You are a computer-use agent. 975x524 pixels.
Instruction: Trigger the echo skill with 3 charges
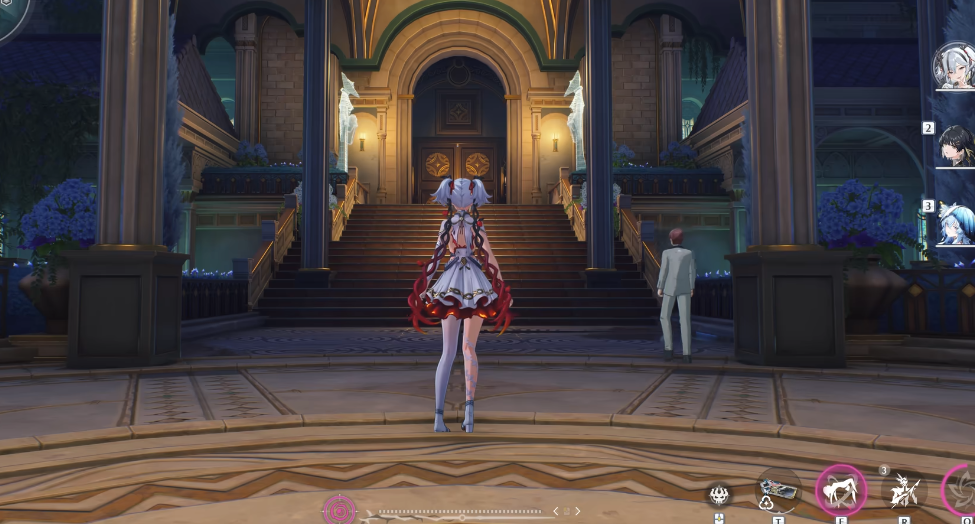902,490
